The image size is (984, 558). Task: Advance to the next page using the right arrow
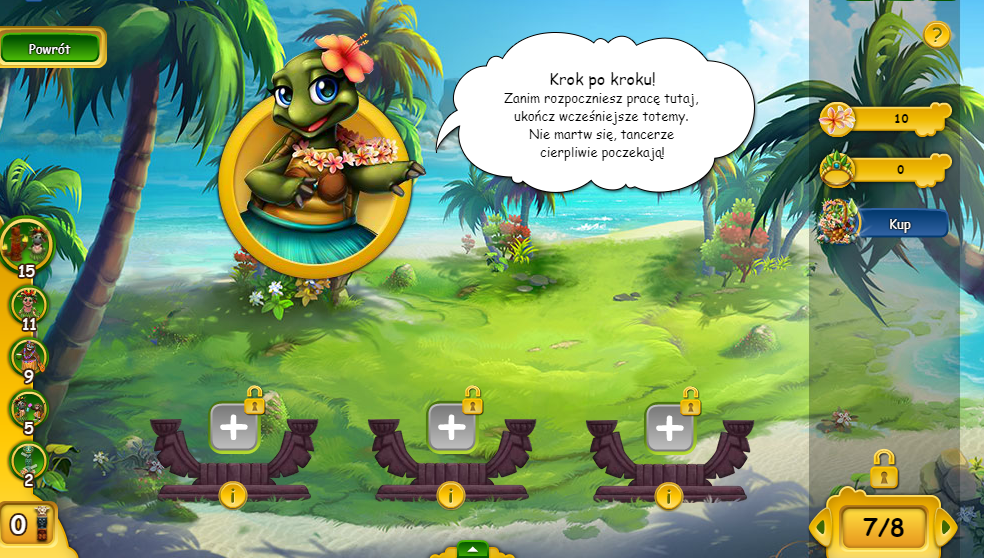tap(946, 527)
